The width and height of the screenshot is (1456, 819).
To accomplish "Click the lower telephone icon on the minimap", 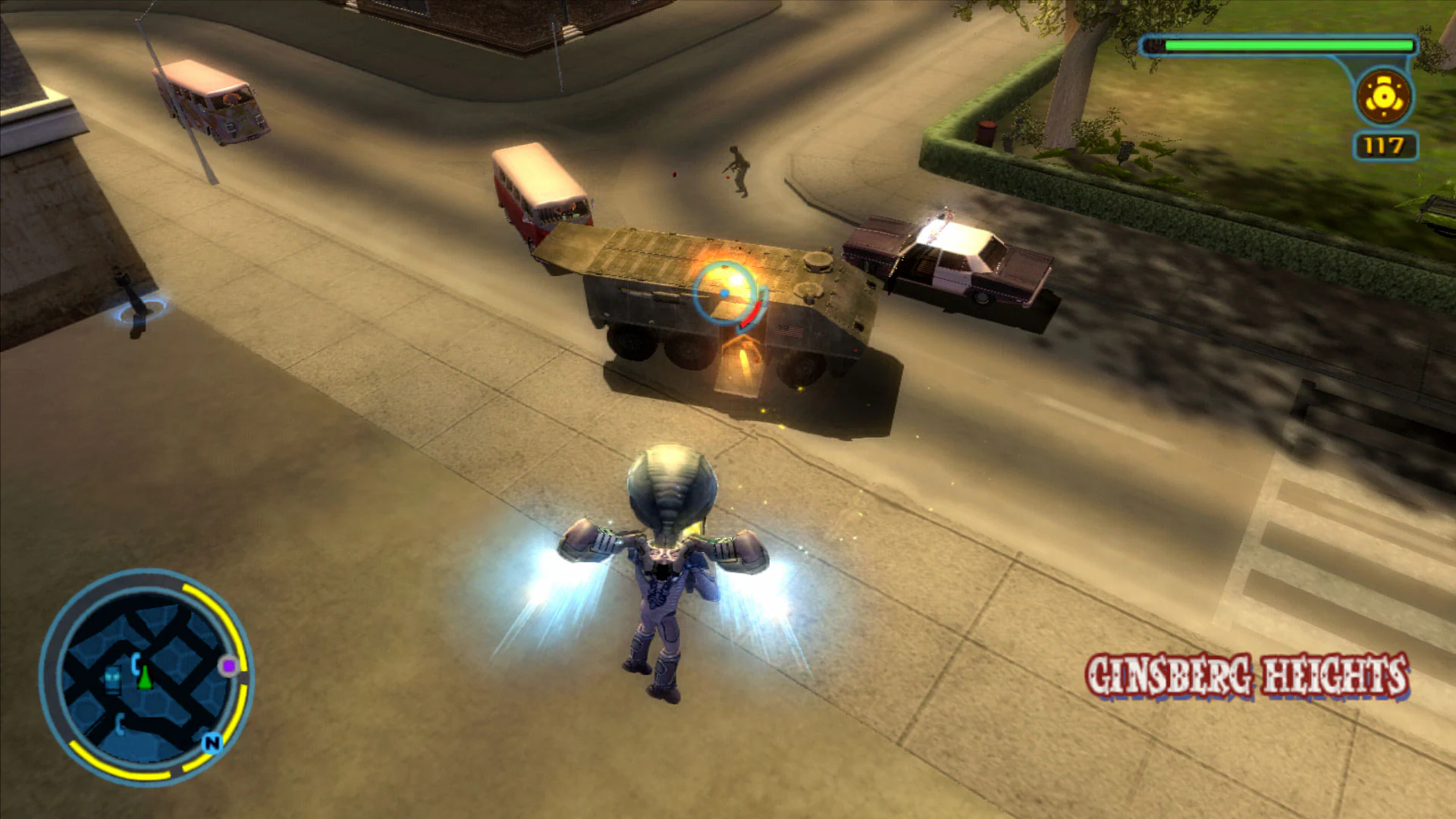I will point(121,723).
